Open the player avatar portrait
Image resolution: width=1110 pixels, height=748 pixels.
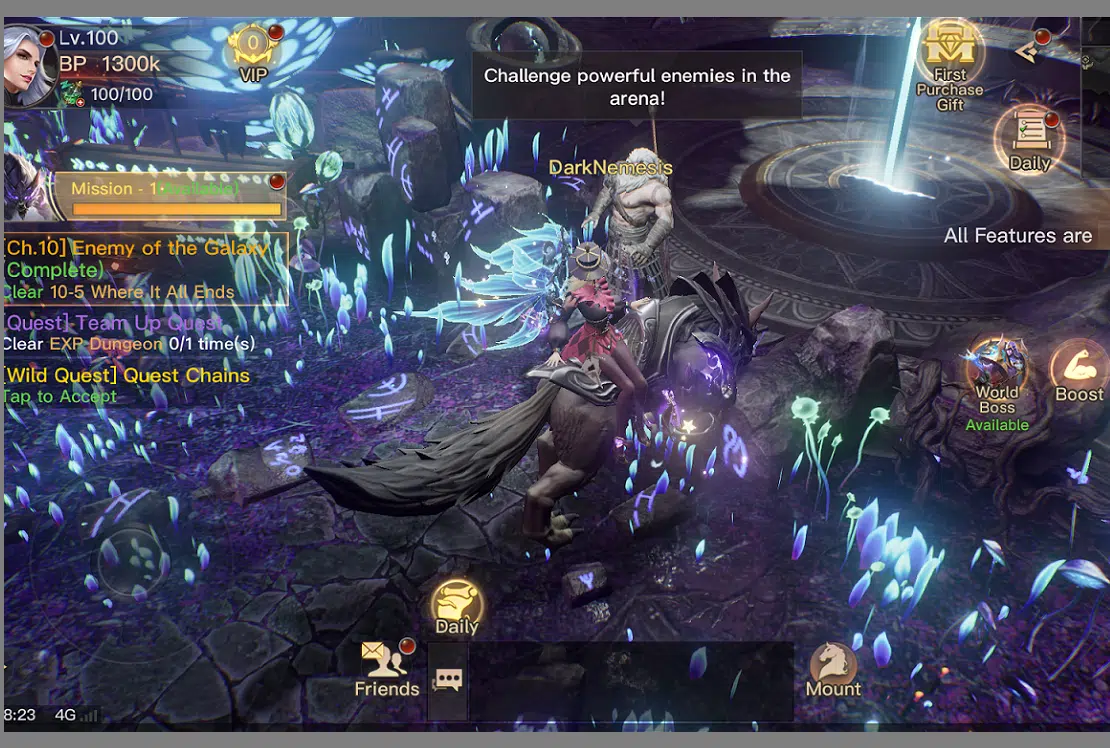[30, 65]
